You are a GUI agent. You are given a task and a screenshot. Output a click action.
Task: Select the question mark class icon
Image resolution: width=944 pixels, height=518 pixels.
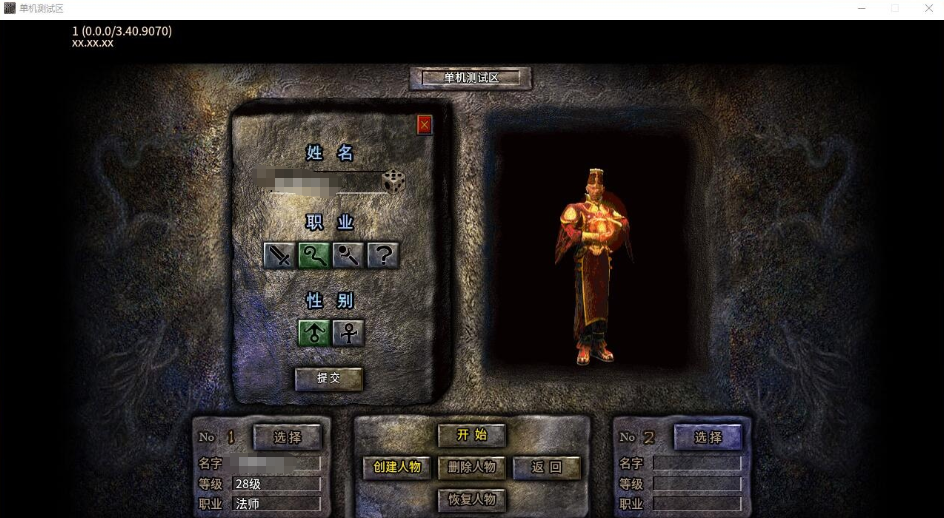click(383, 255)
